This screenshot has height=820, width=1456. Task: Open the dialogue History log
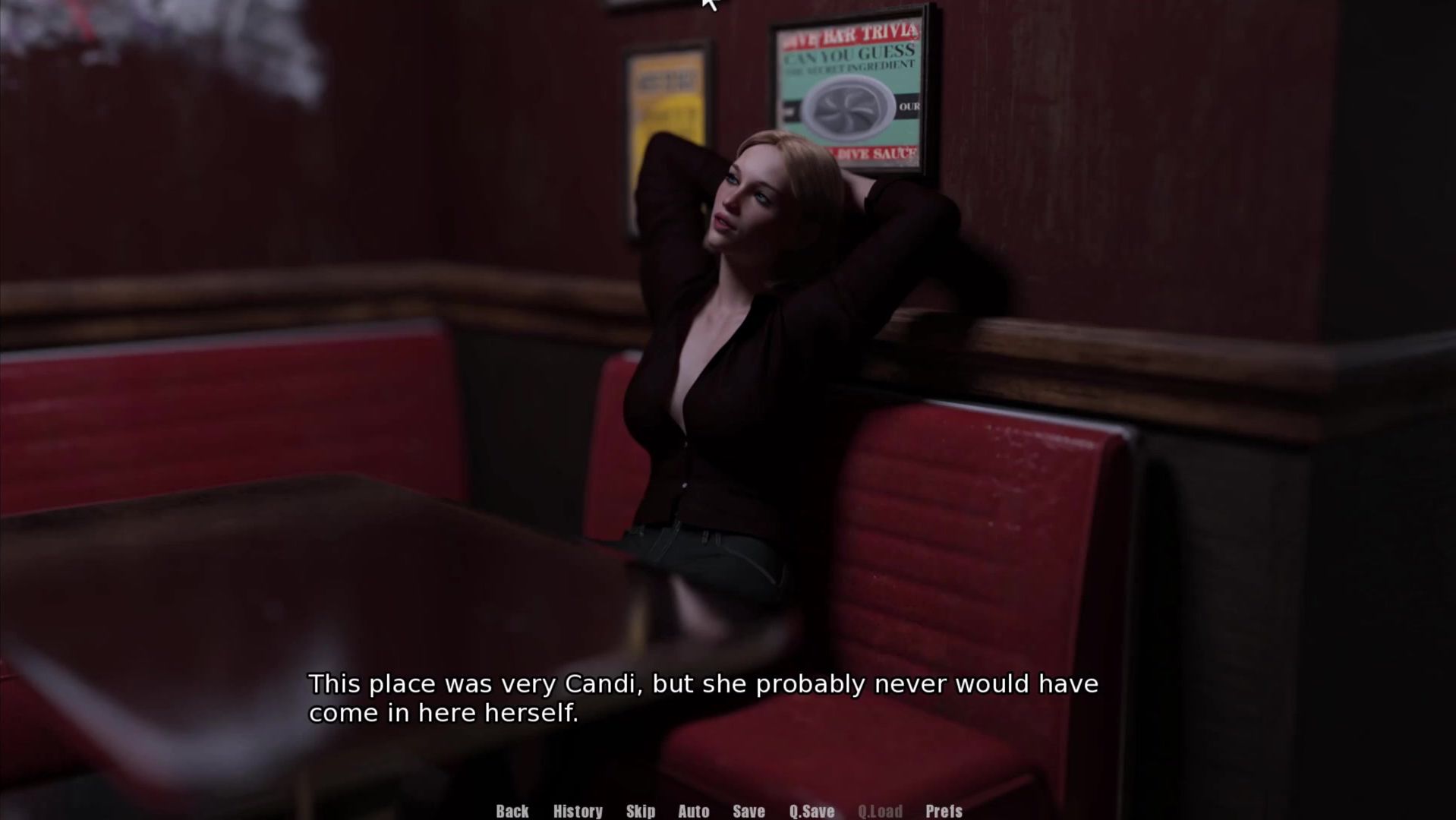pos(578,811)
